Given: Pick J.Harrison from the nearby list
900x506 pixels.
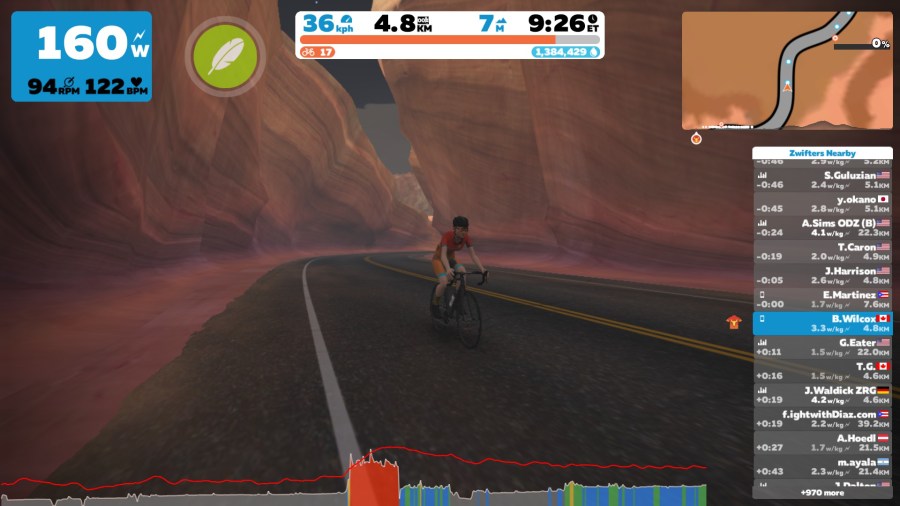Looking at the screenshot, I should coord(822,276).
